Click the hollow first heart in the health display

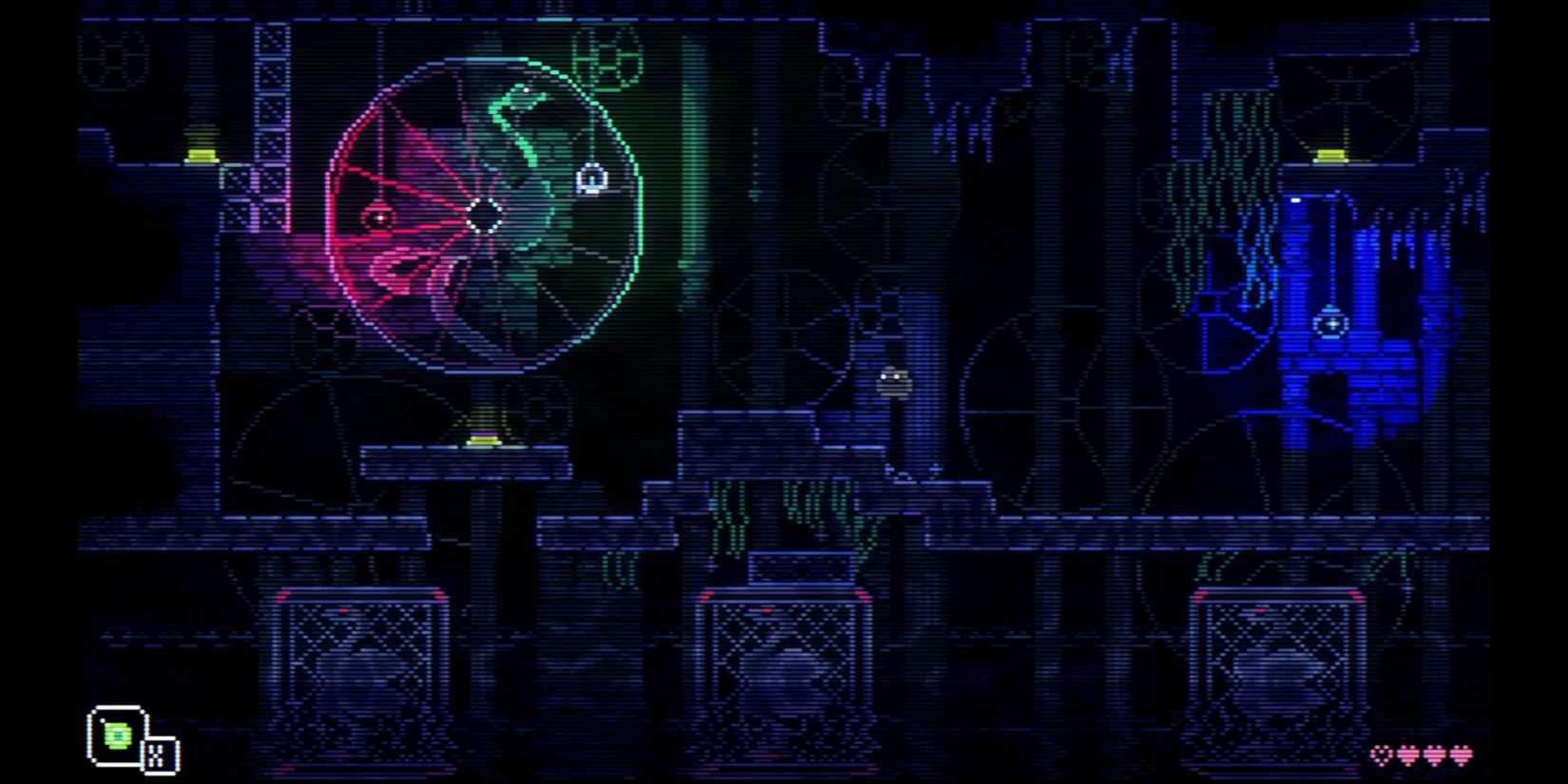1380,754
